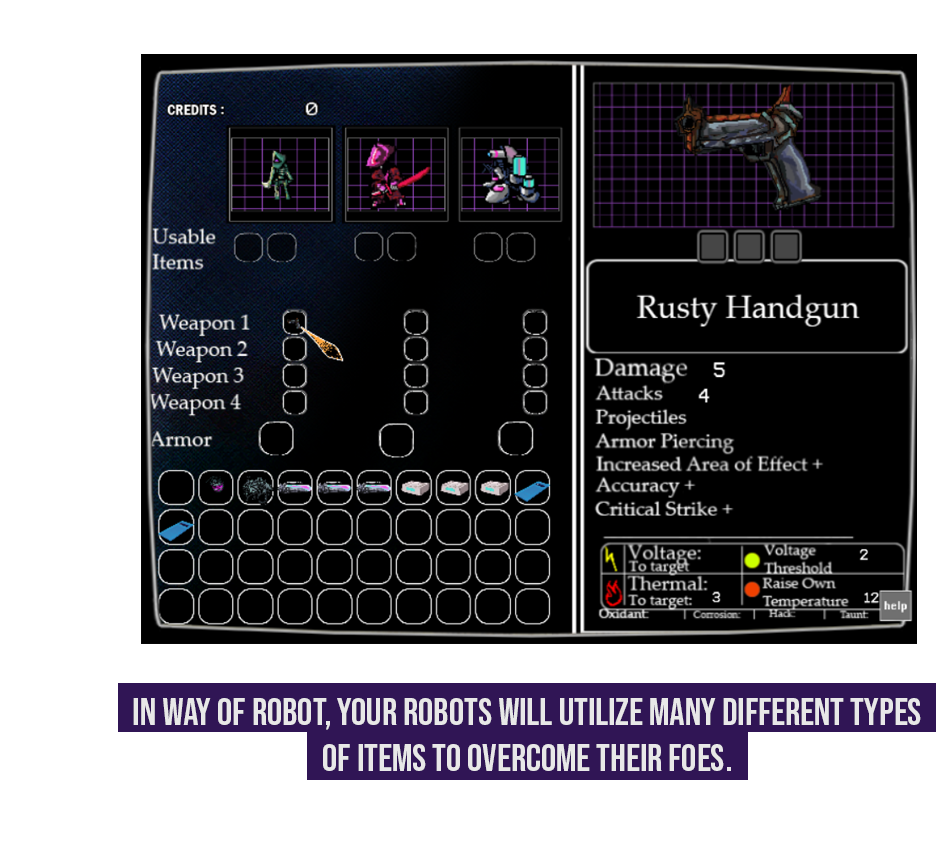This screenshot has height=858, width=947.
Task: Select the green hooded robot portrait
Action: click(280, 174)
